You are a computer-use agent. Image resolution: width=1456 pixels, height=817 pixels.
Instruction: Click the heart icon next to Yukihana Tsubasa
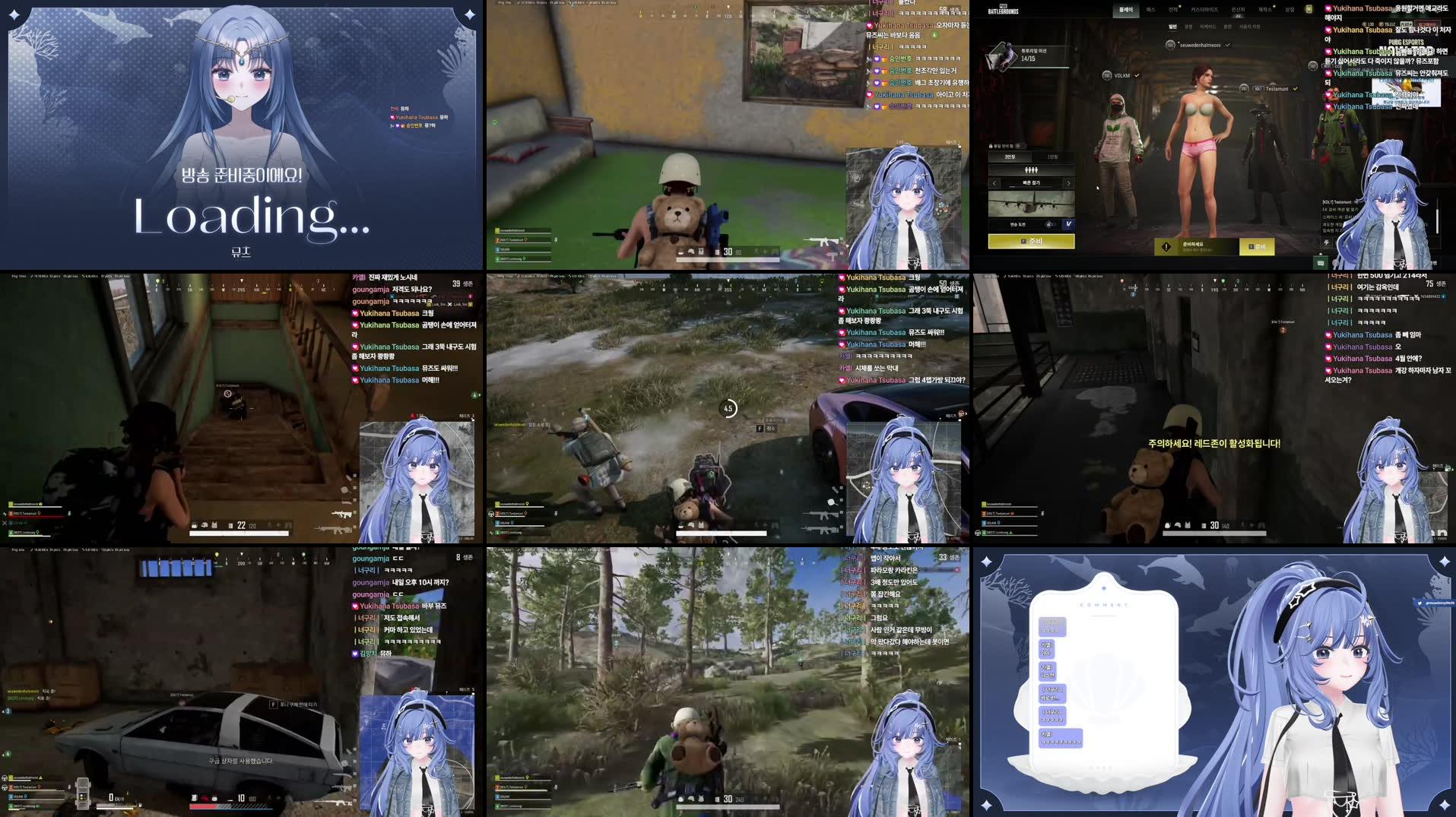pyautogui.click(x=1328, y=8)
